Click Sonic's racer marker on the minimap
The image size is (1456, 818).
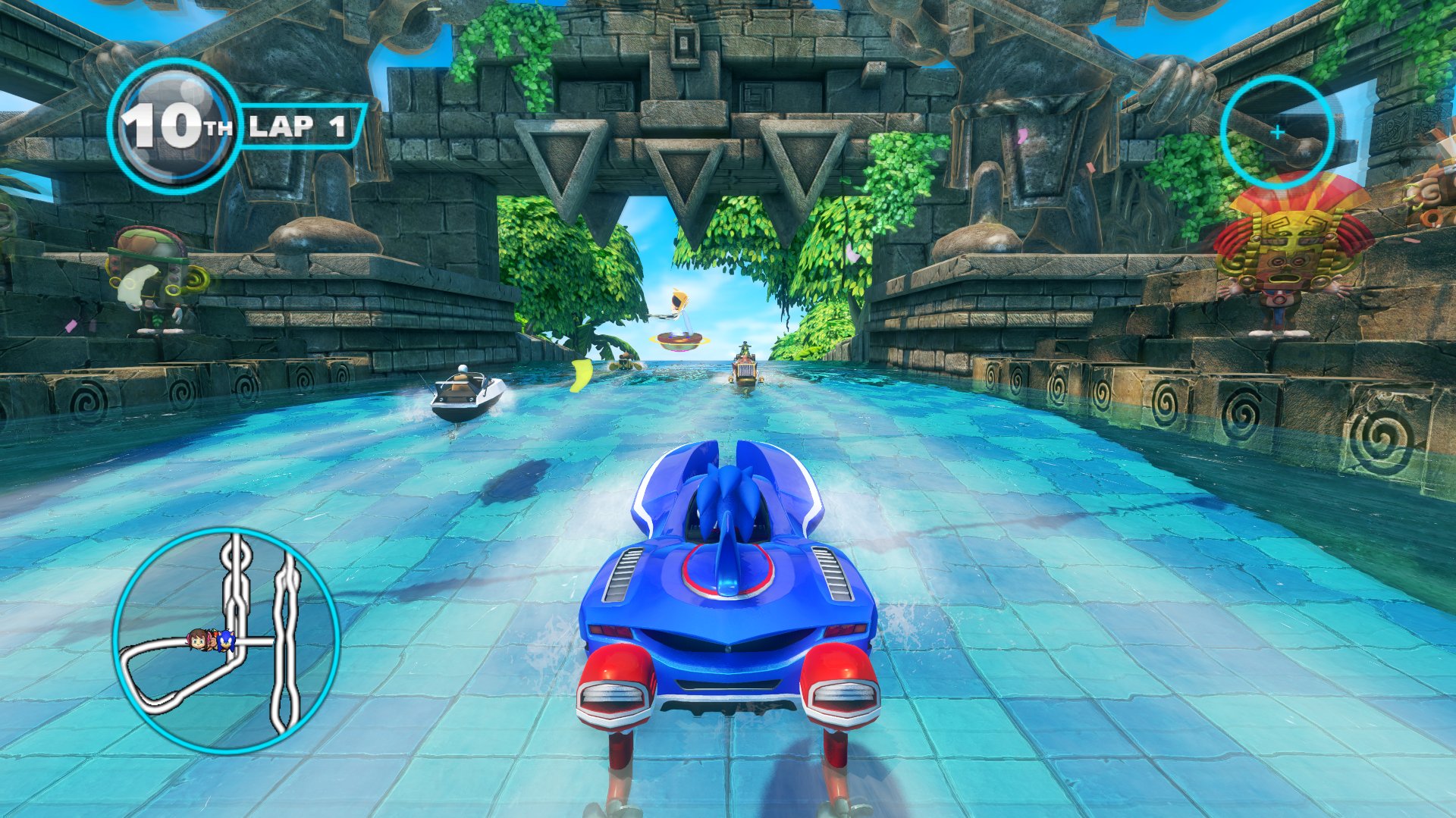click(224, 641)
